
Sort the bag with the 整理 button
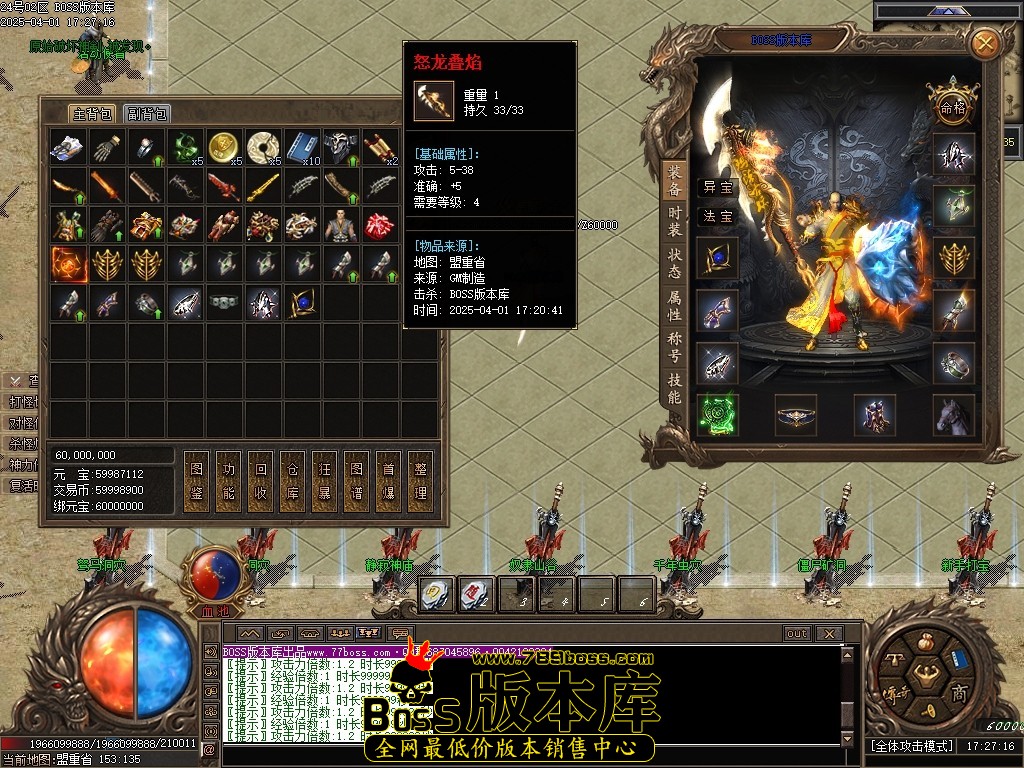click(x=420, y=480)
